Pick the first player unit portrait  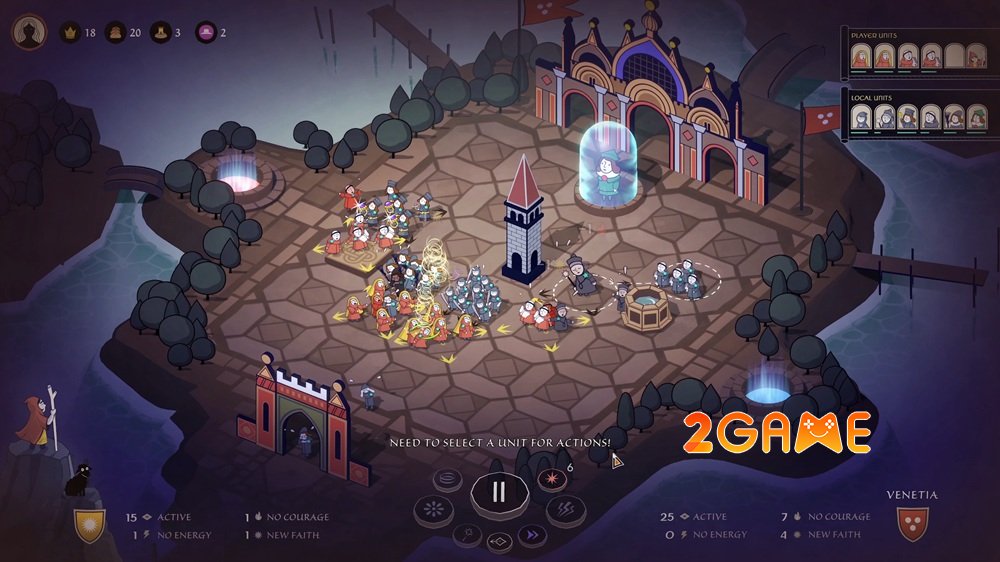pyautogui.click(x=860, y=57)
